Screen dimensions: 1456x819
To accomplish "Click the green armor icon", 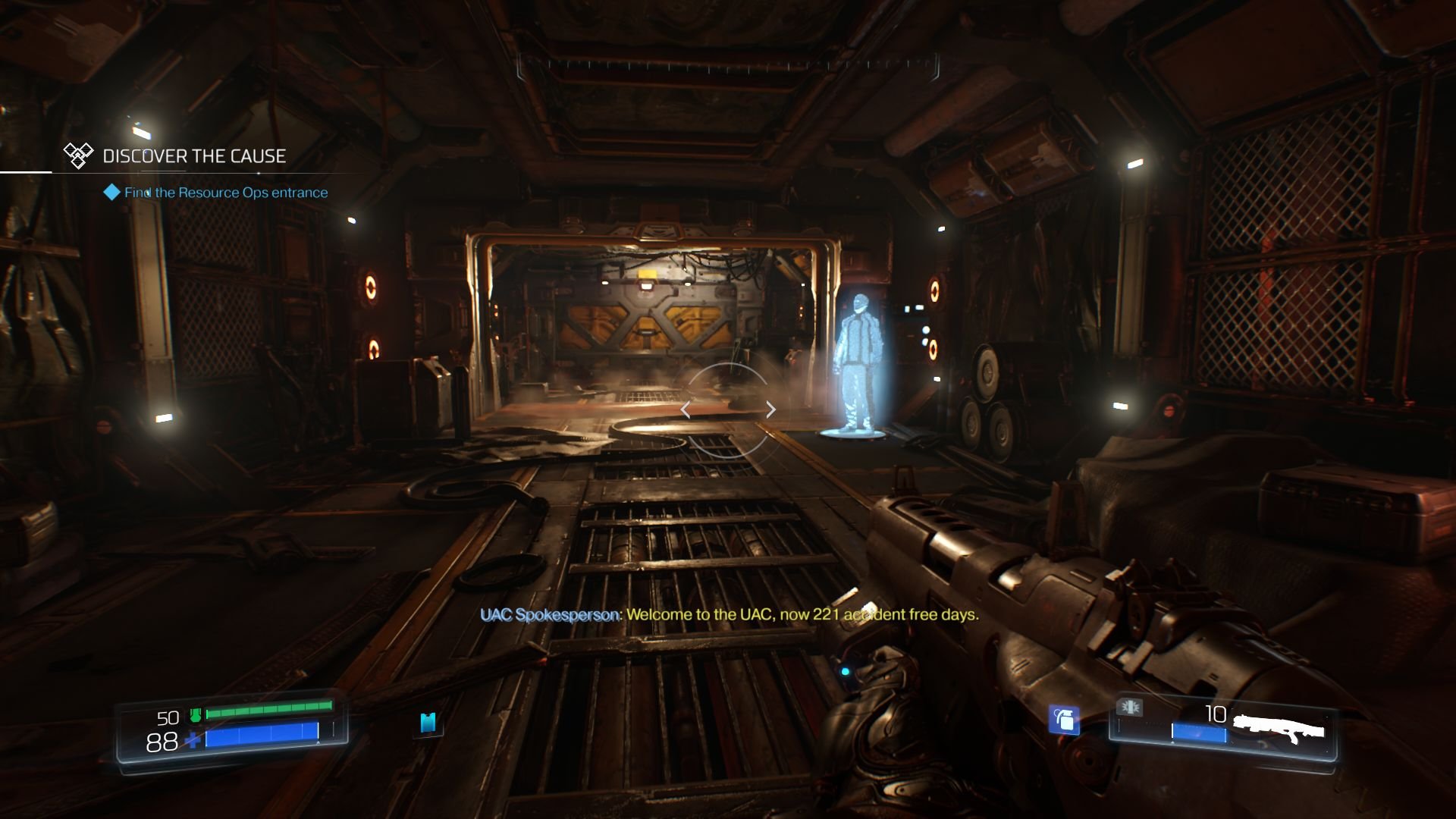I will pos(196,714).
